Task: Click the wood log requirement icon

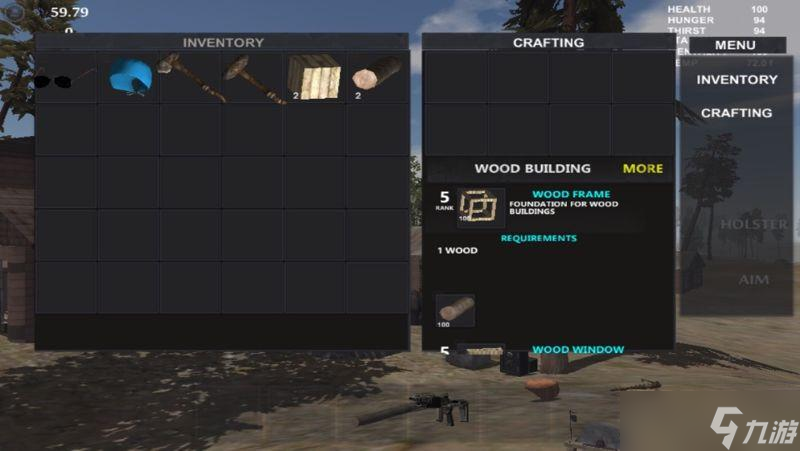Action: (x=455, y=311)
